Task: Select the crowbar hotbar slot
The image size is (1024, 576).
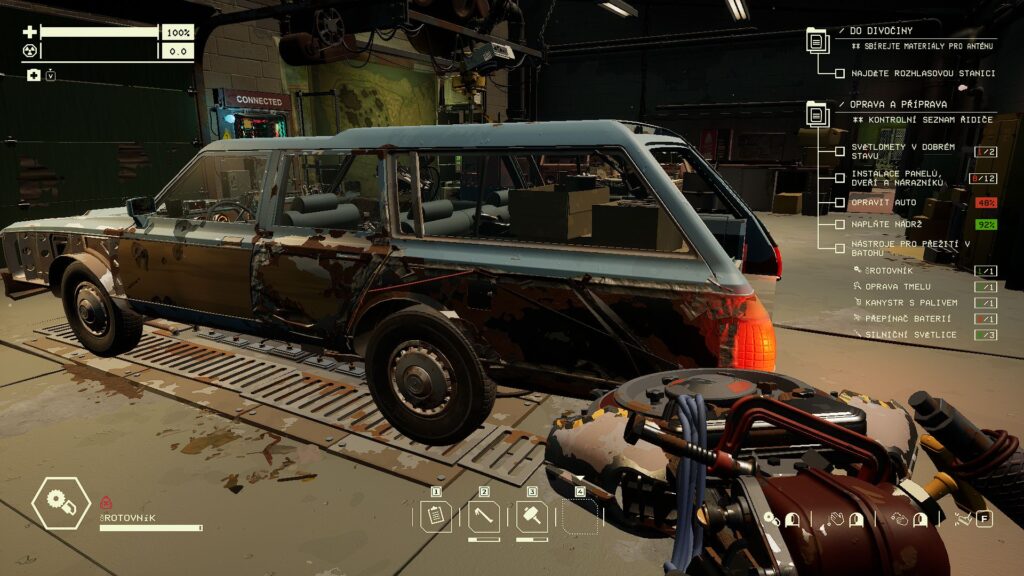Action: point(484,516)
